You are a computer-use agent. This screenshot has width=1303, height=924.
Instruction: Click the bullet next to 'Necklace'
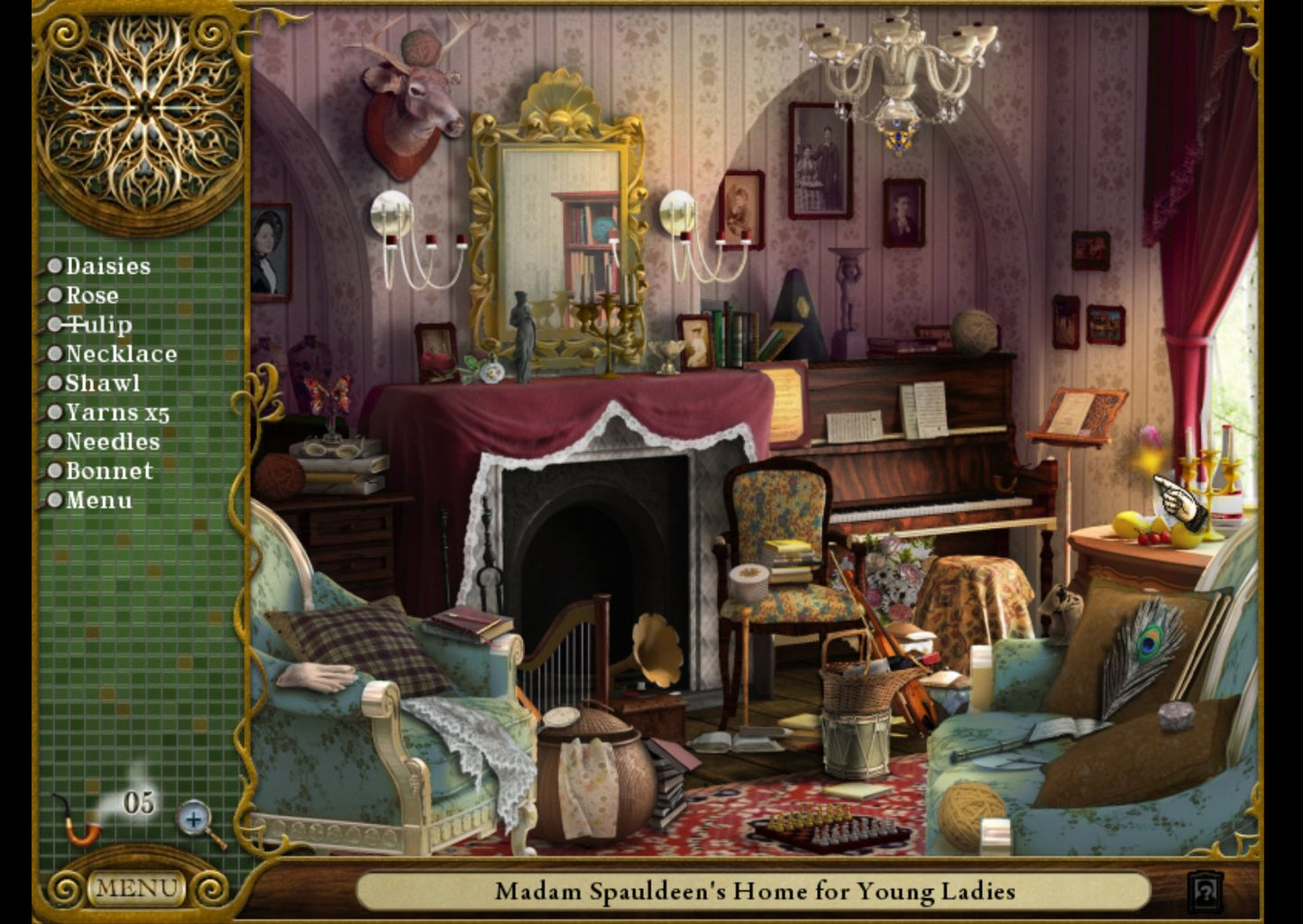pyautogui.click(x=56, y=353)
